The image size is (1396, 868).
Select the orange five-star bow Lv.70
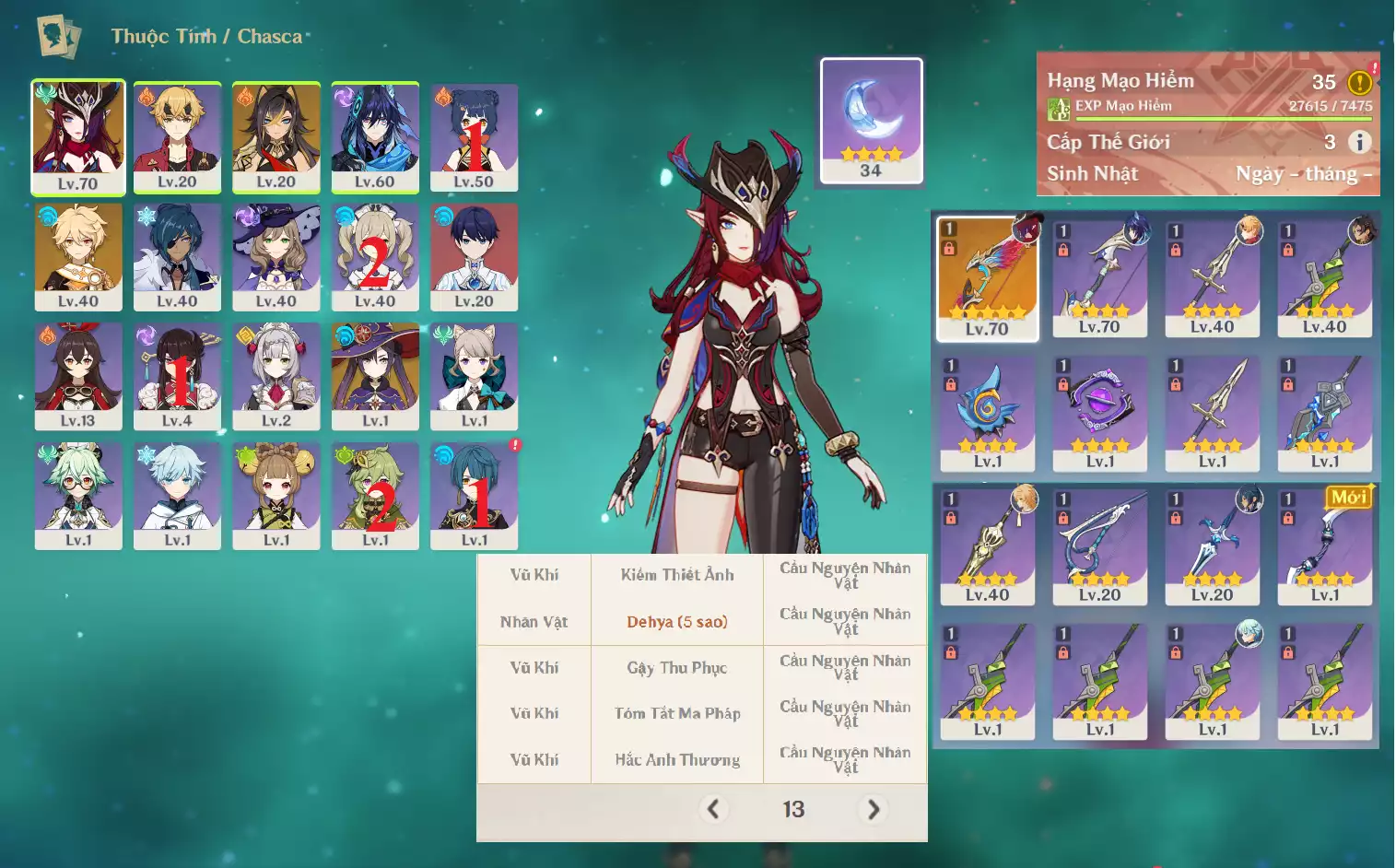[987, 277]
